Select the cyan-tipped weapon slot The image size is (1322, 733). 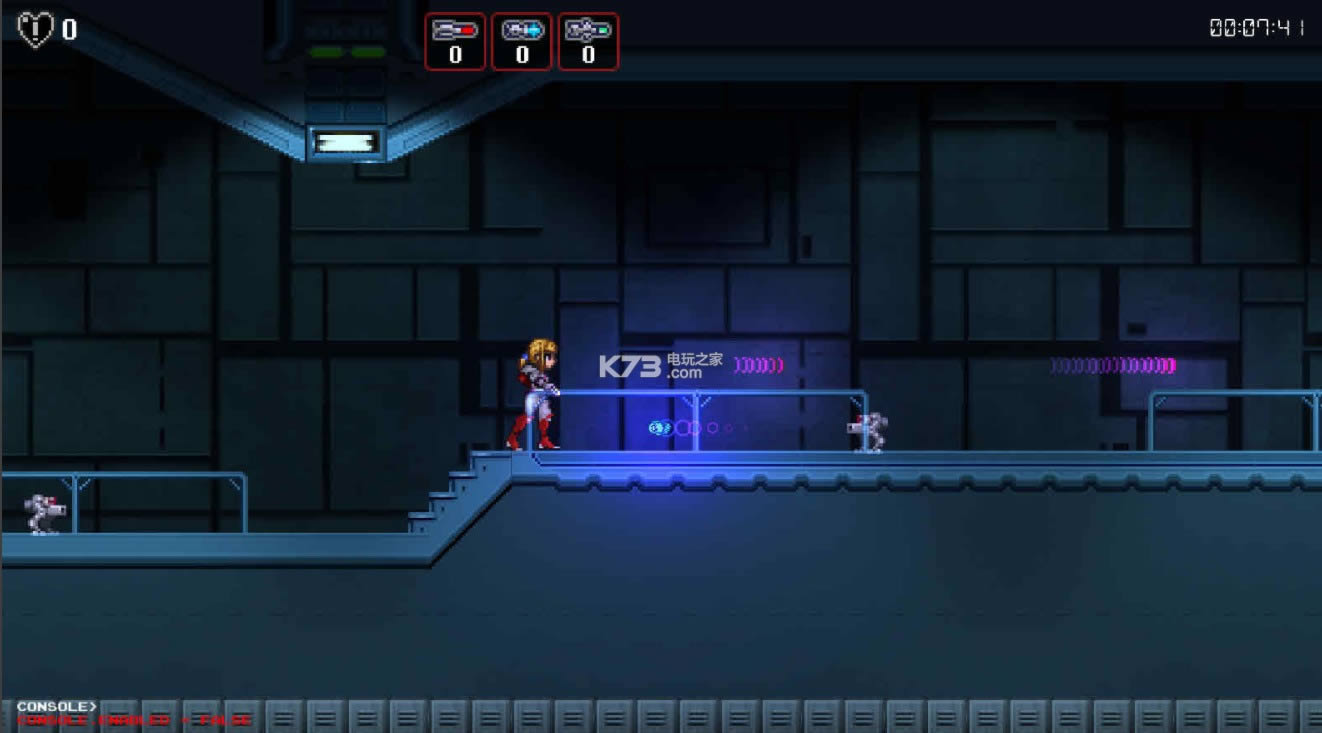pos(521,41)
